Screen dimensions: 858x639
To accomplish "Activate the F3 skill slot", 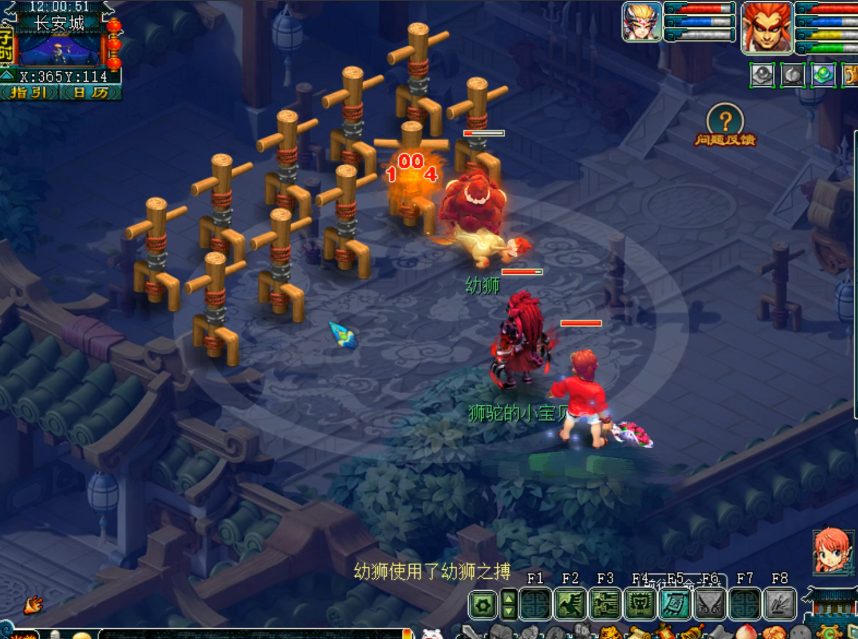I will pos(605,603).
